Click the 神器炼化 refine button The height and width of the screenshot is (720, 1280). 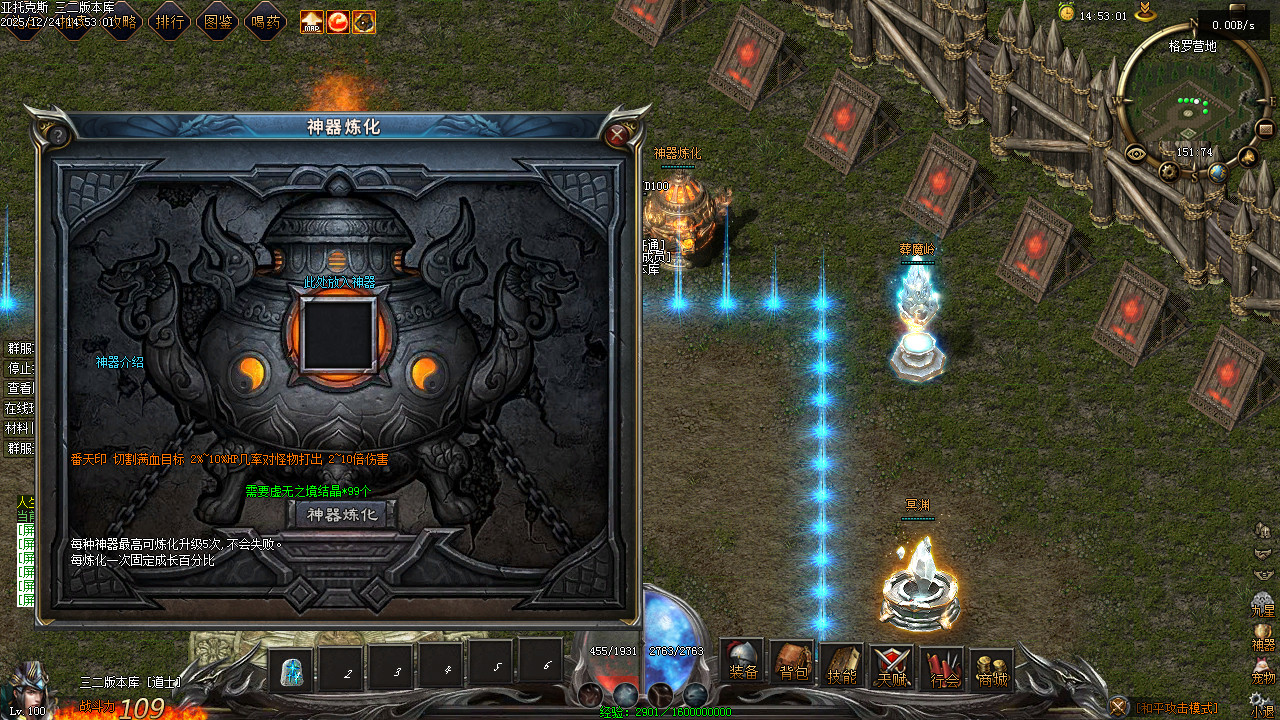342,515
